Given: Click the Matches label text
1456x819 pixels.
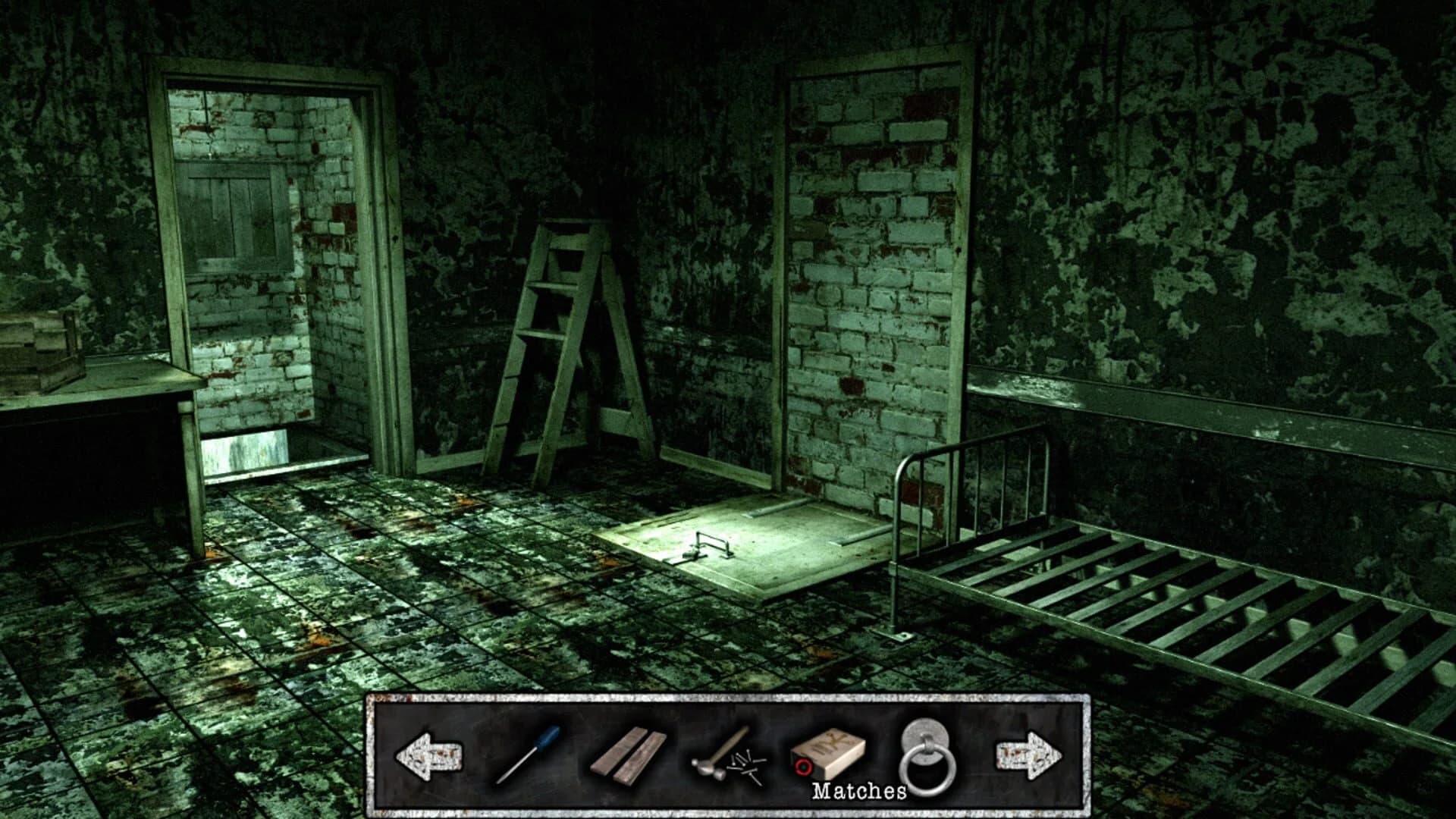Looking at the screenshot, I should click(857, 791).
